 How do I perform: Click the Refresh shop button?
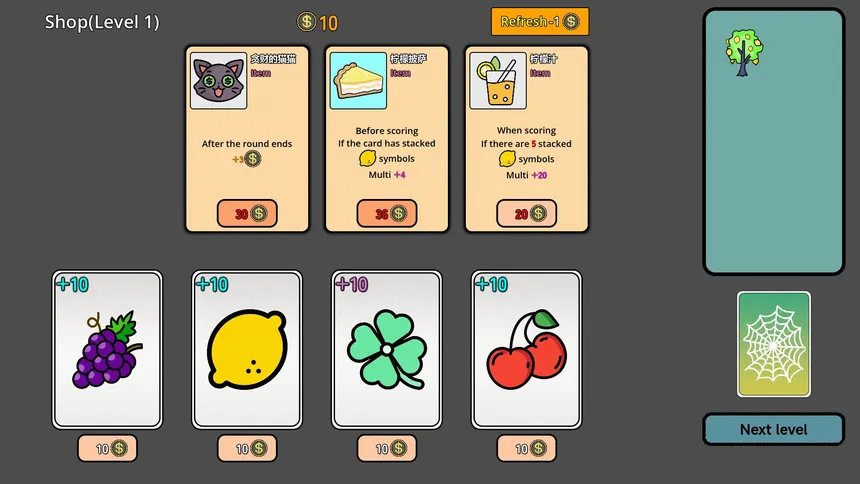(x=539, y=22)
